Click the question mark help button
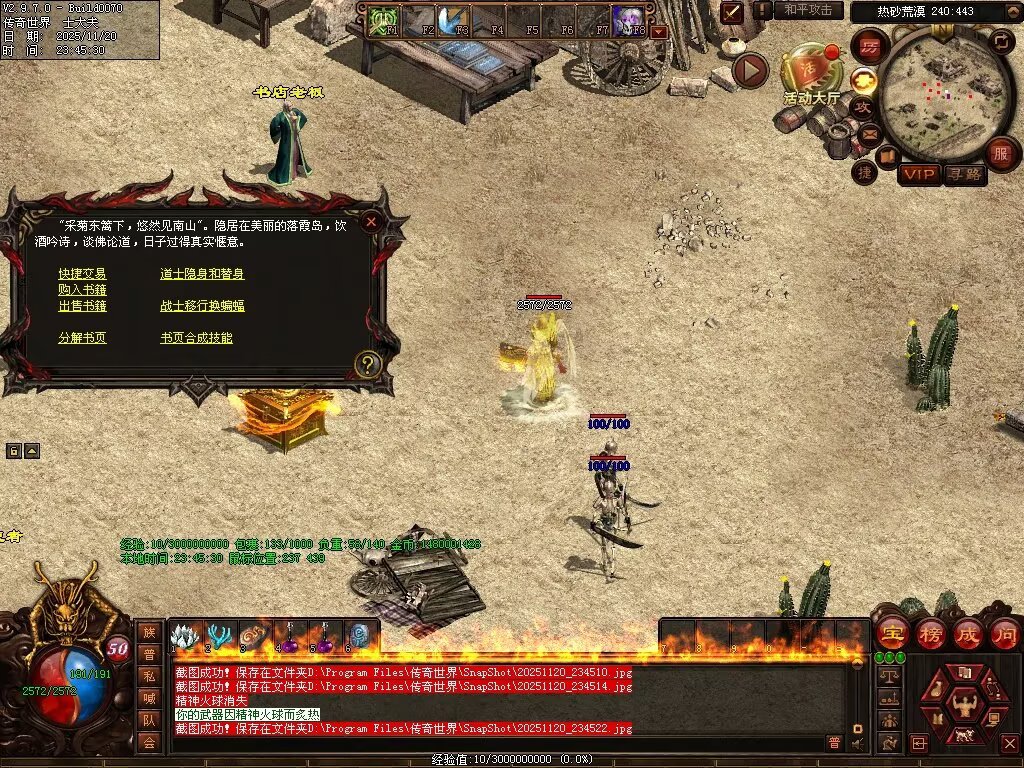Screen dimensions: 1024x768 coord(367,365)
